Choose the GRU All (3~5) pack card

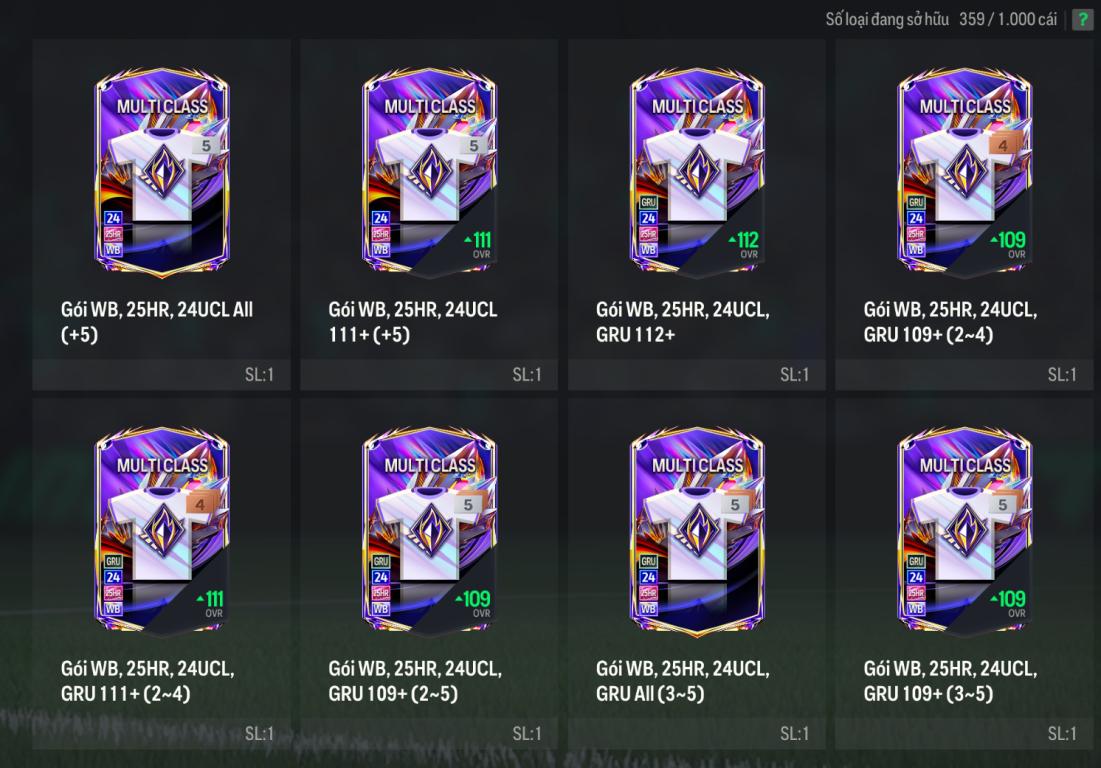click(697, 534)
